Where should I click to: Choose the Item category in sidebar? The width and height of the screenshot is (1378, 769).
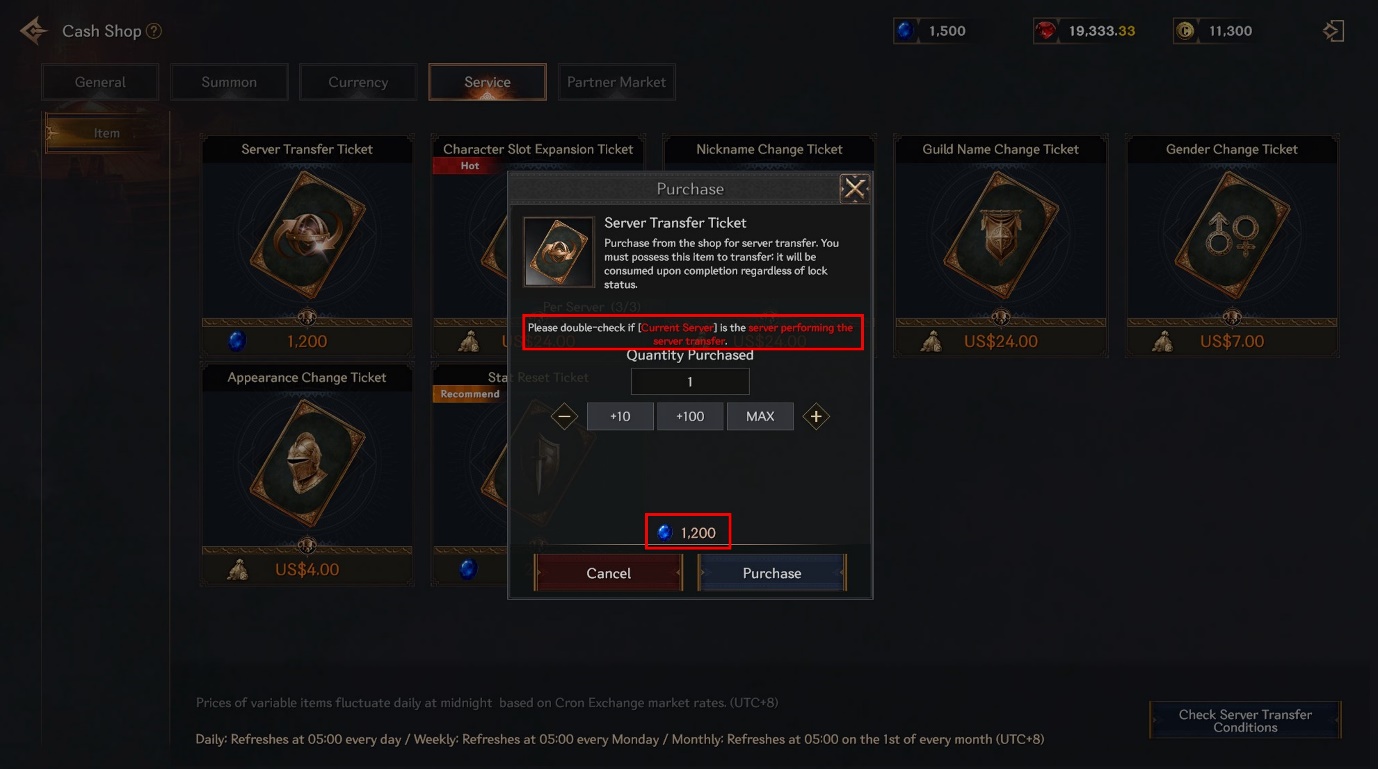(x=104, y=133)
